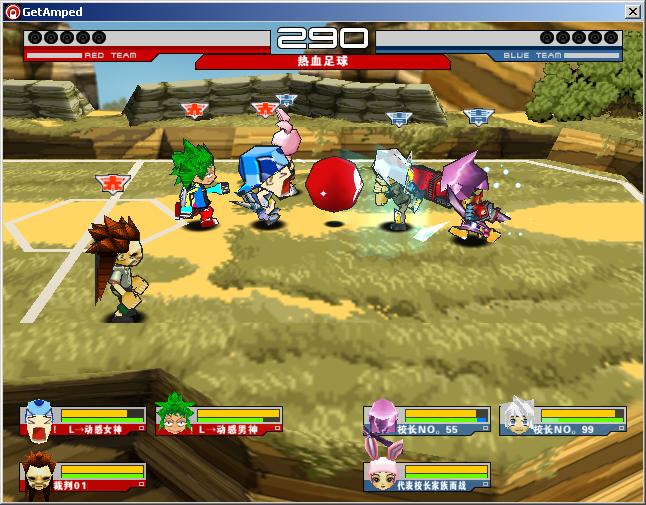Choose the brown spiky-haired 裁判01 player panel
The image size is (646, 505).
83,476
